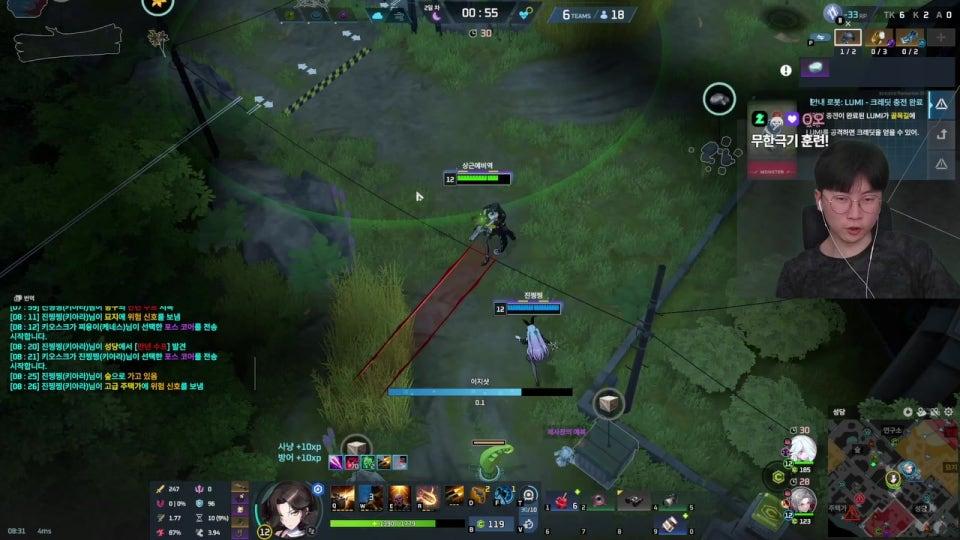Click the plus button to add a target item

(x=941, y=38)
